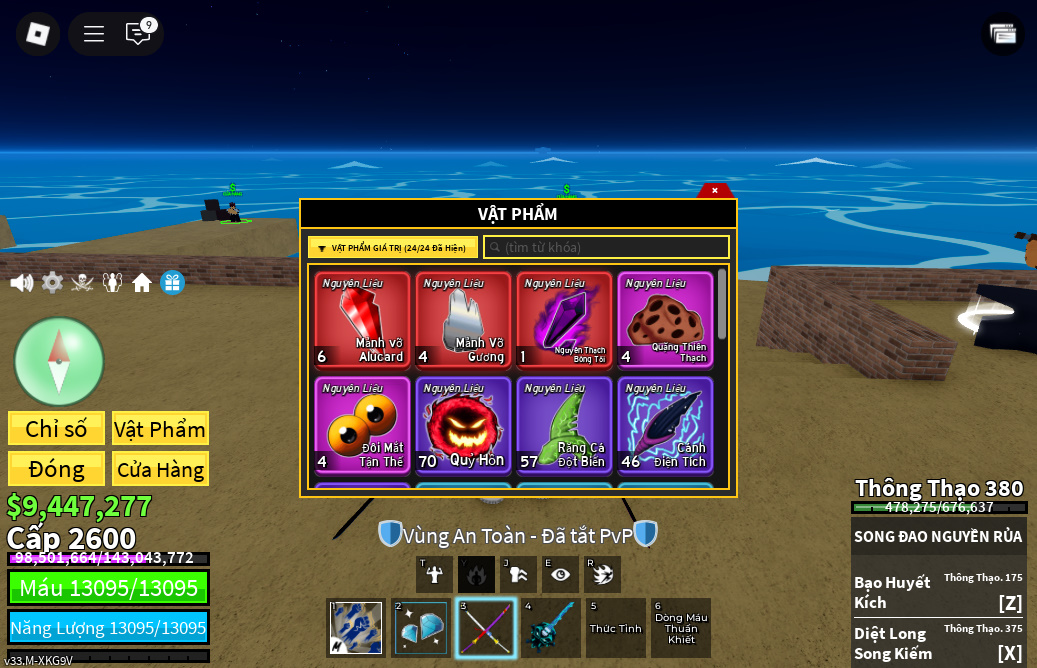Select the Cánh Điện Tích item

tap(665, 424)
